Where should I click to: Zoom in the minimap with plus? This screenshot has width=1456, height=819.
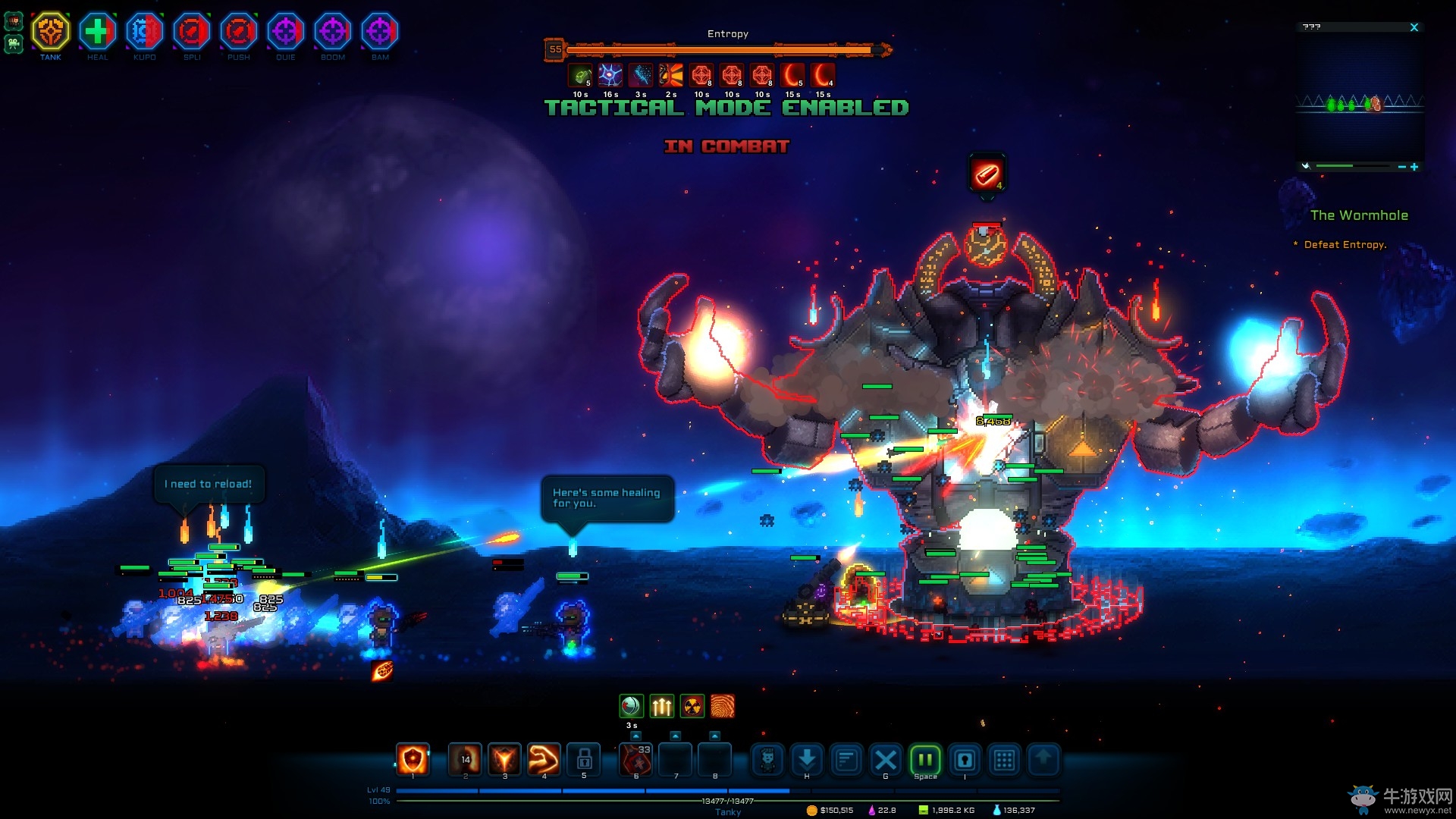pos(1414,167)
